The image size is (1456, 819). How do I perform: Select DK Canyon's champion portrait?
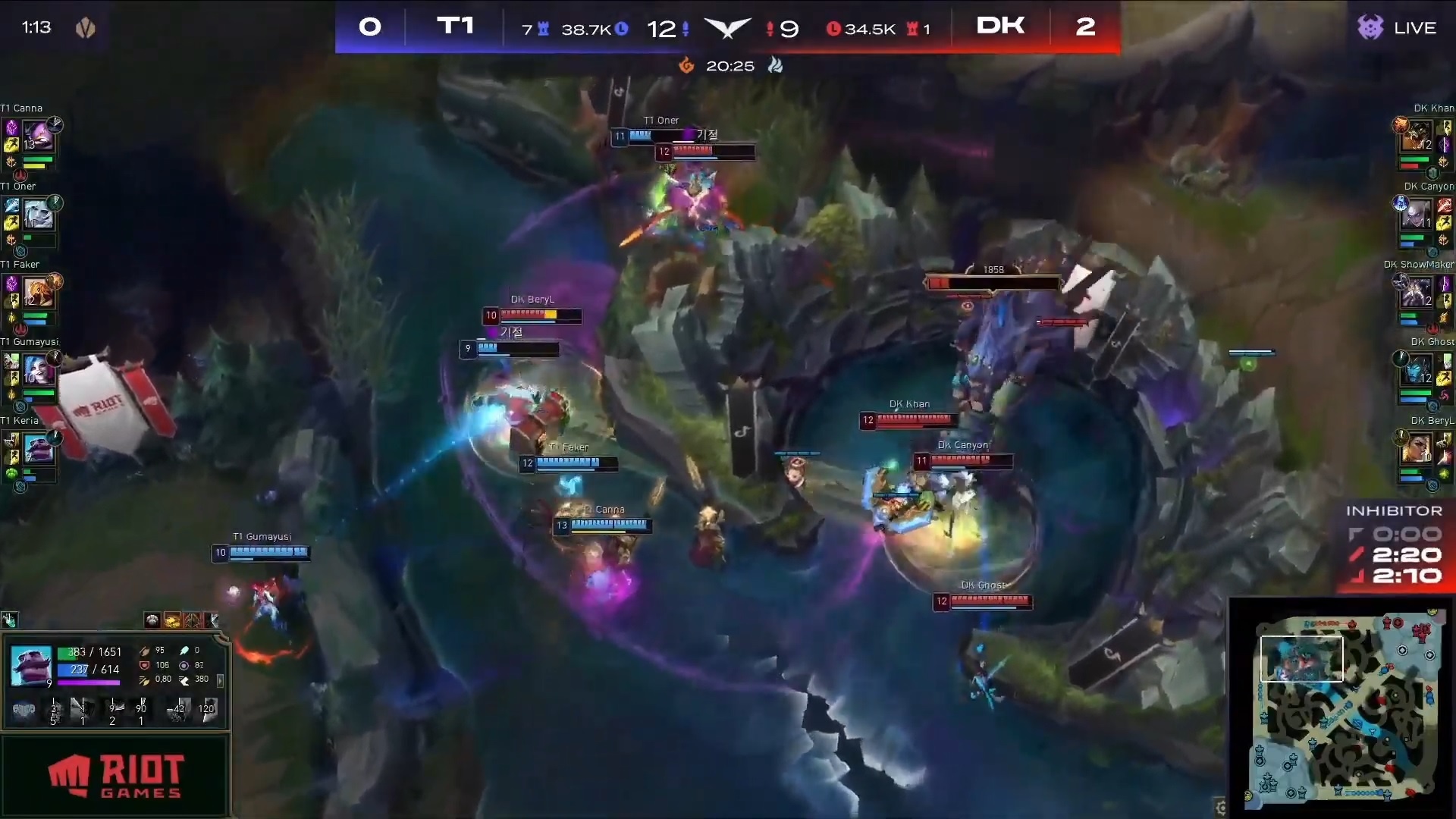tap(1417, 215)
